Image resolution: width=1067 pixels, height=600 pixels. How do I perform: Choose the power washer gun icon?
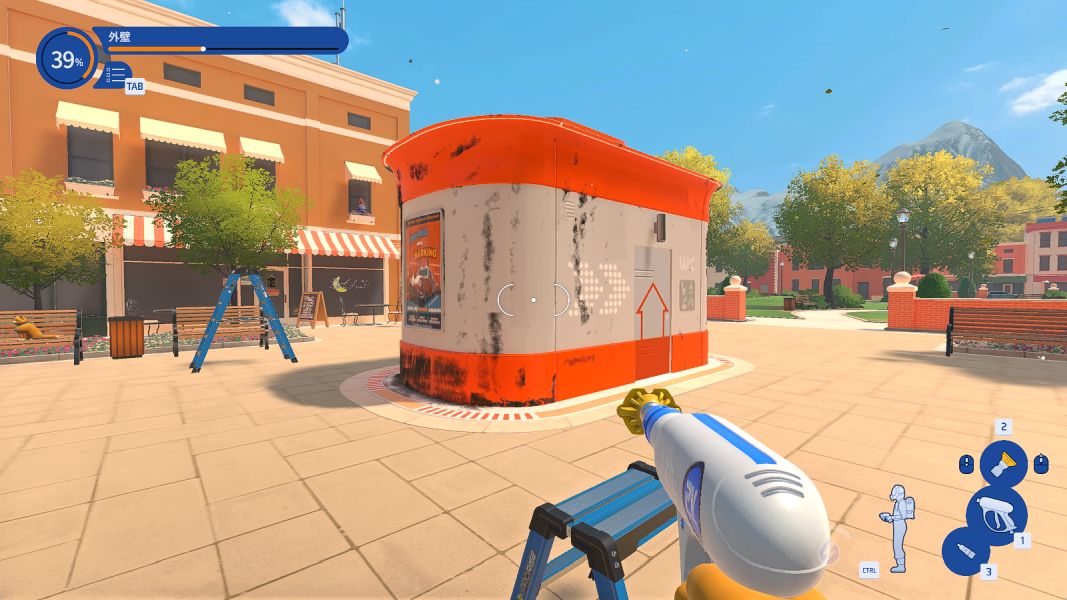point(995,511)
